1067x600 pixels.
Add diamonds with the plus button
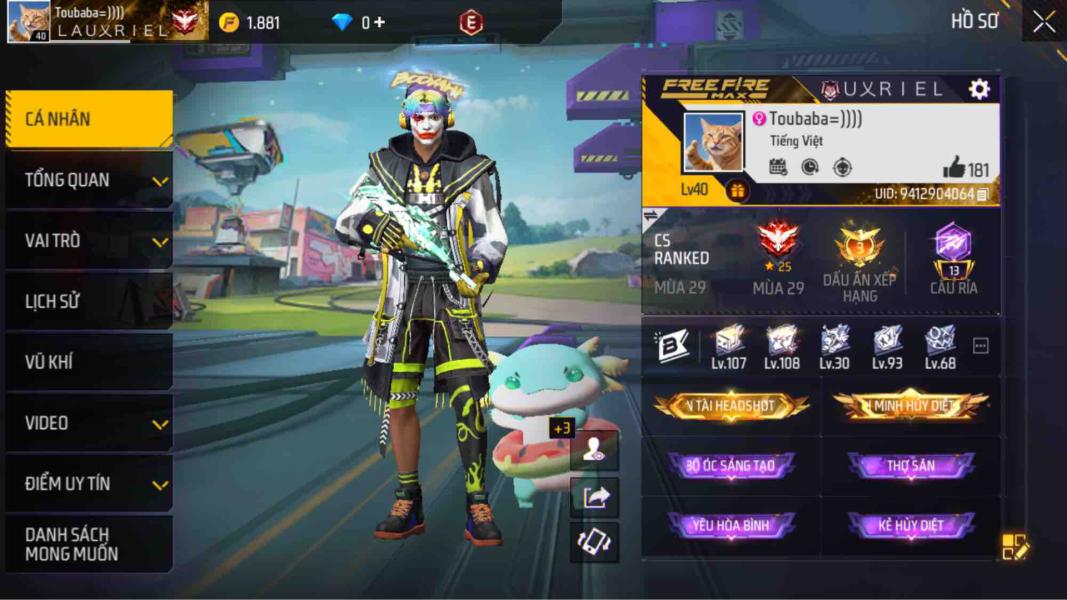point(380,22)
